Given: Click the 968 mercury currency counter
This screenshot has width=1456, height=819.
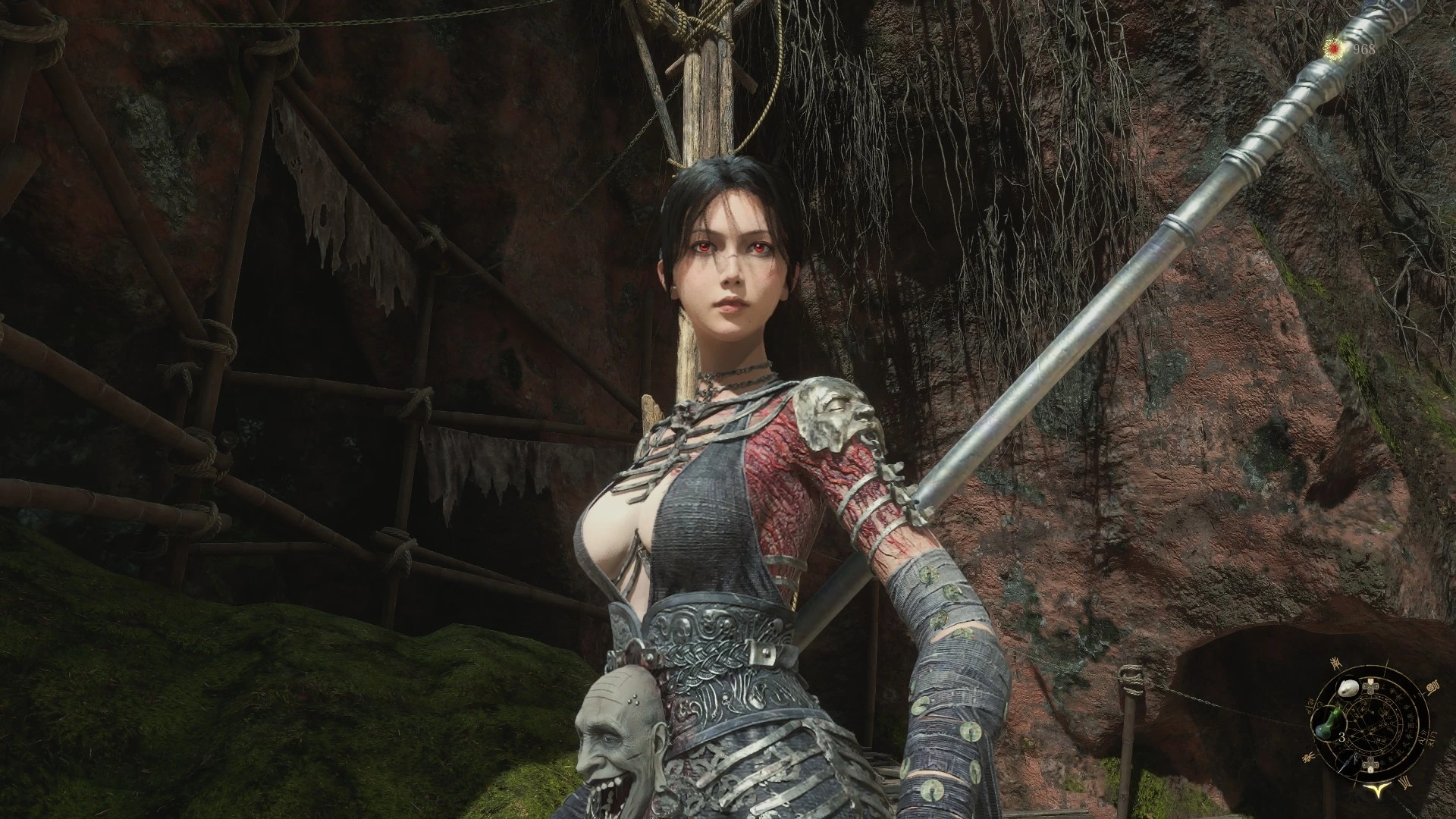Looking at the screenshot, I should (x=1363, y=49).
